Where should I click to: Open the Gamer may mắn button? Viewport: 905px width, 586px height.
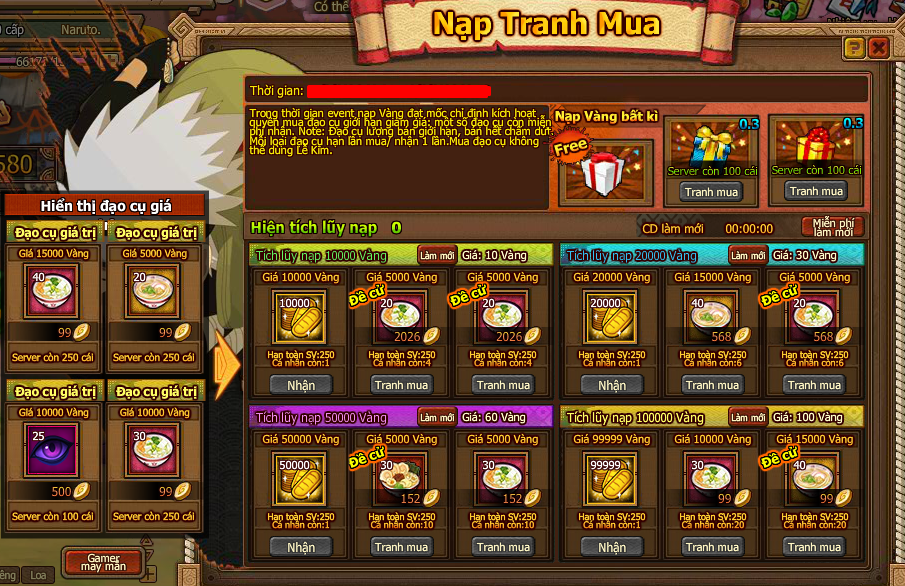pos(103,563)
